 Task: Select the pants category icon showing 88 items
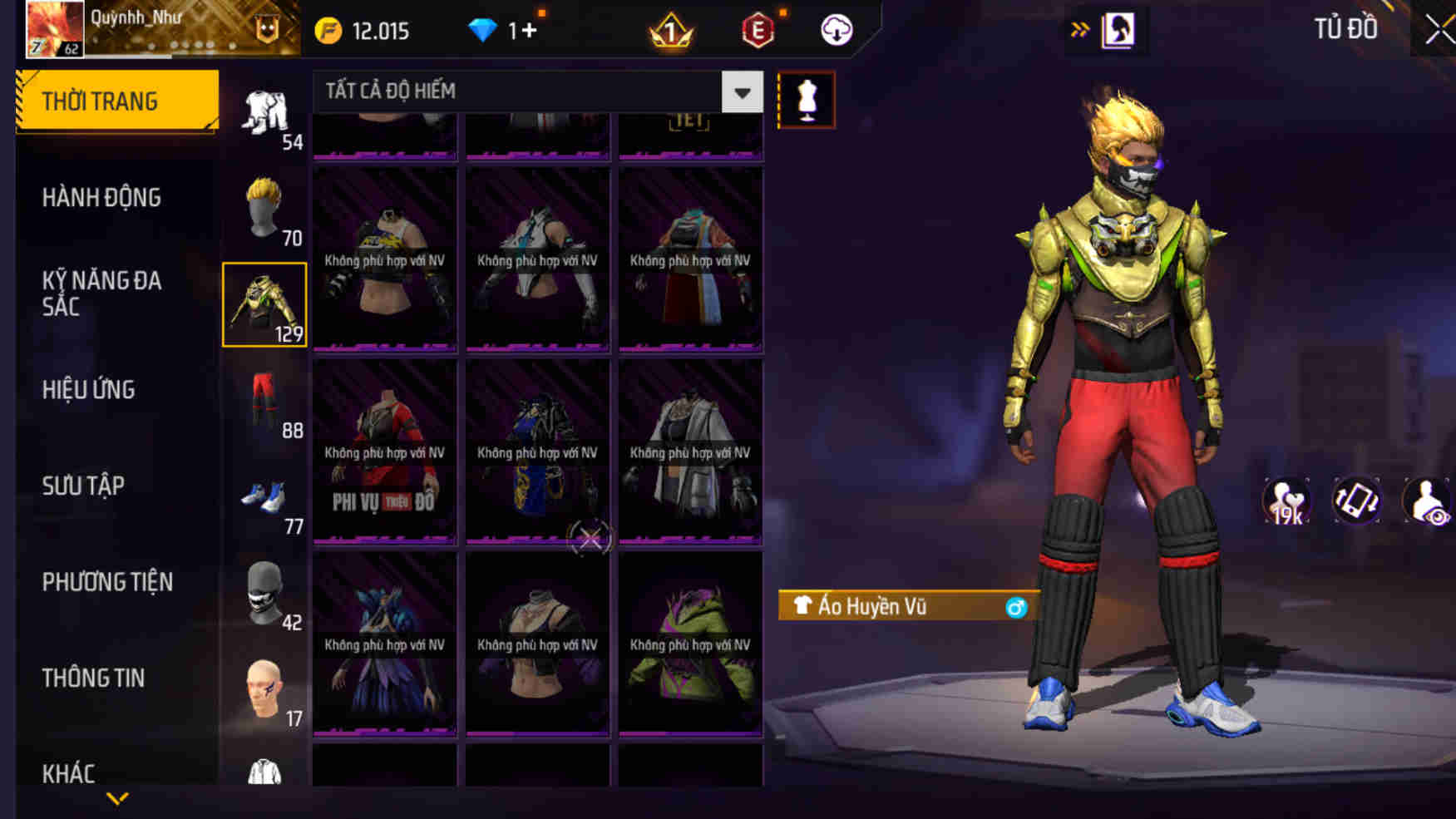coord(264,407)
